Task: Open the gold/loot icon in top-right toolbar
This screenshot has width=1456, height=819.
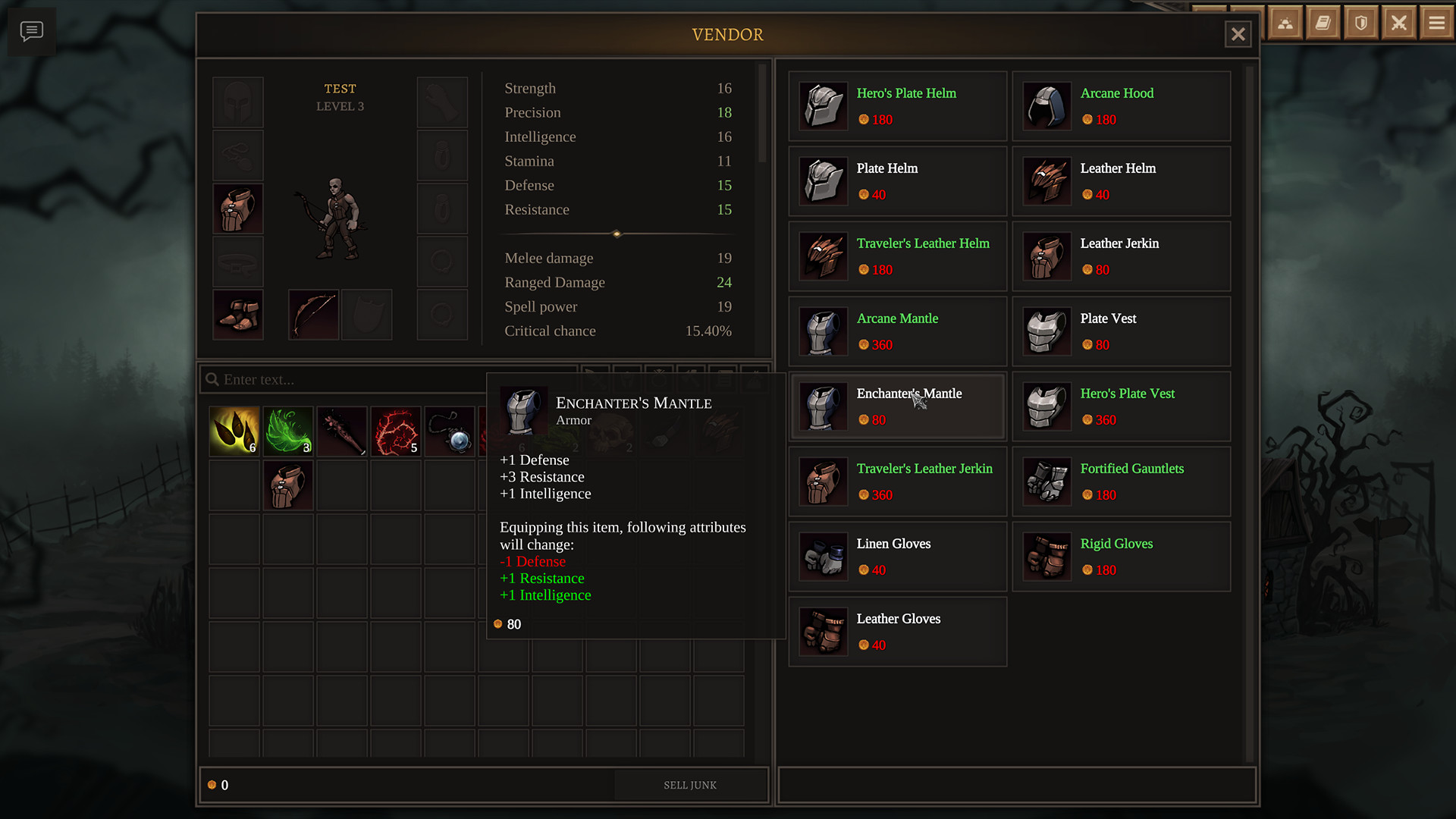Action: (1285, 23)
